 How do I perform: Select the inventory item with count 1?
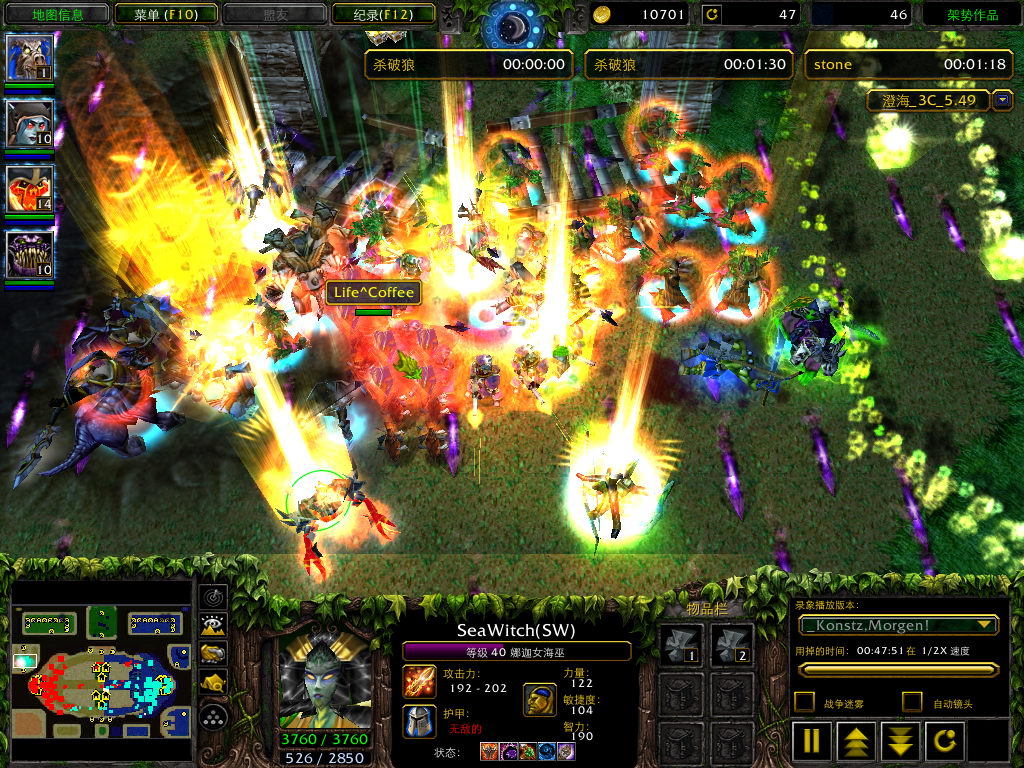coord(681,645)
